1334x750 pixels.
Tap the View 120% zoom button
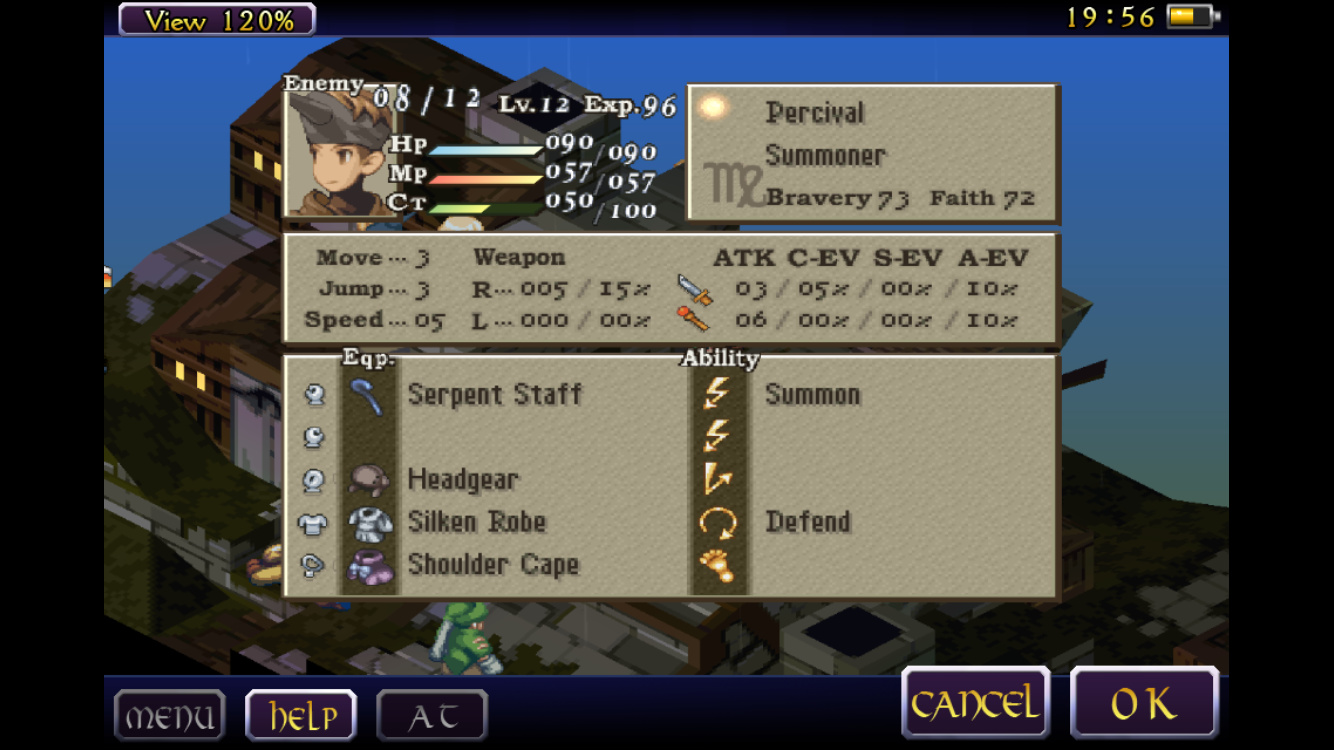pyautogui.click(x=217, y=20)
